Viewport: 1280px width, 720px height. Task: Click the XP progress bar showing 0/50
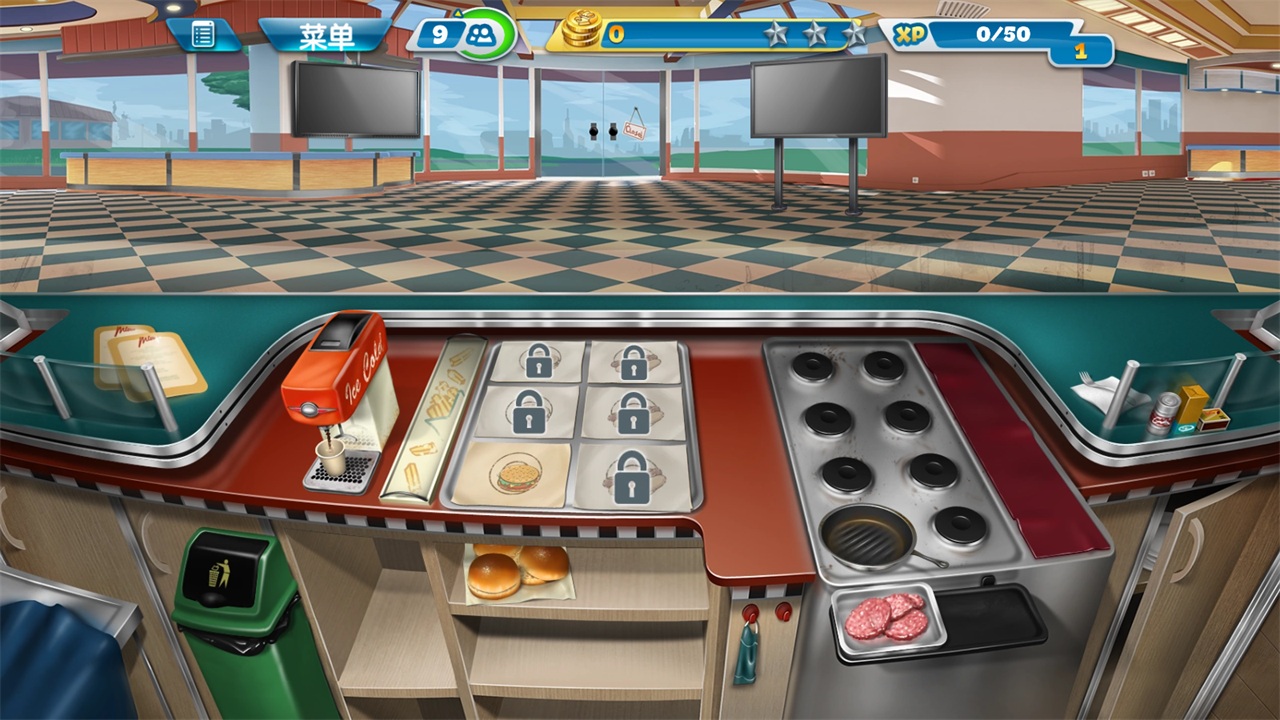pyautogui.click(x=1005, y=32)
